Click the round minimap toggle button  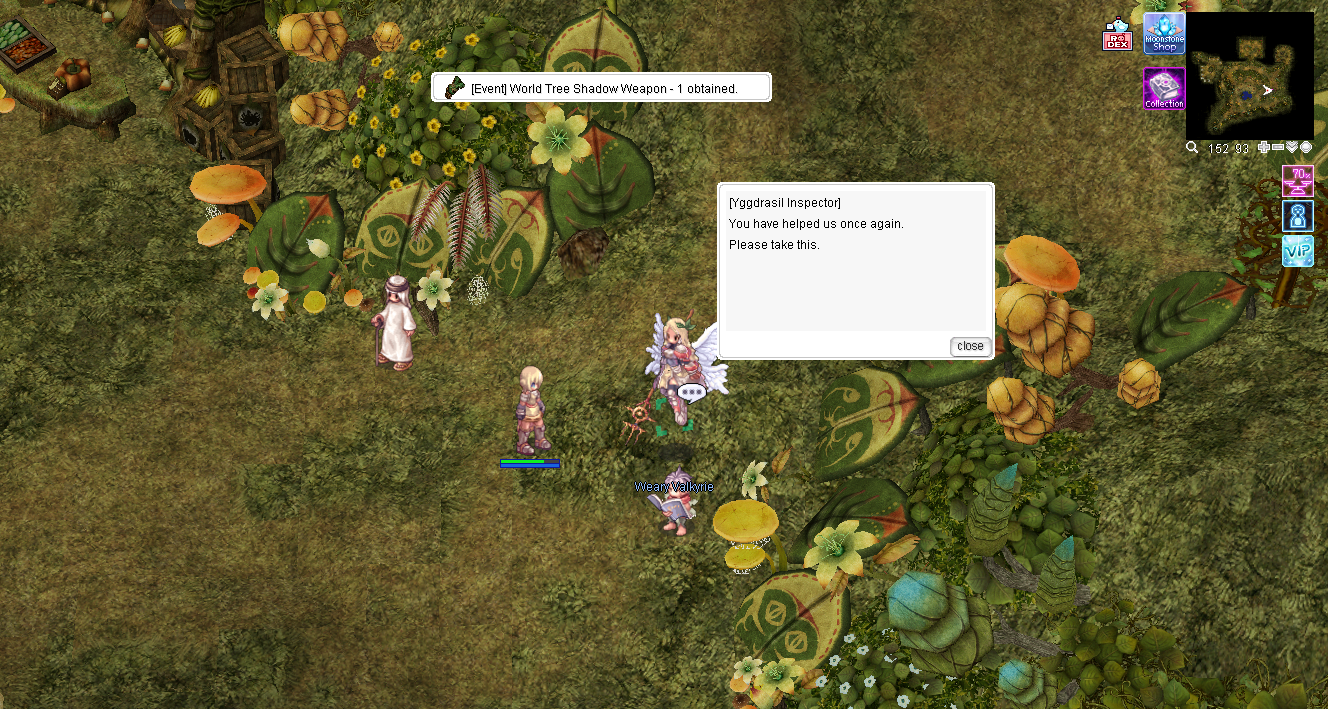[x=1306, y=148]
